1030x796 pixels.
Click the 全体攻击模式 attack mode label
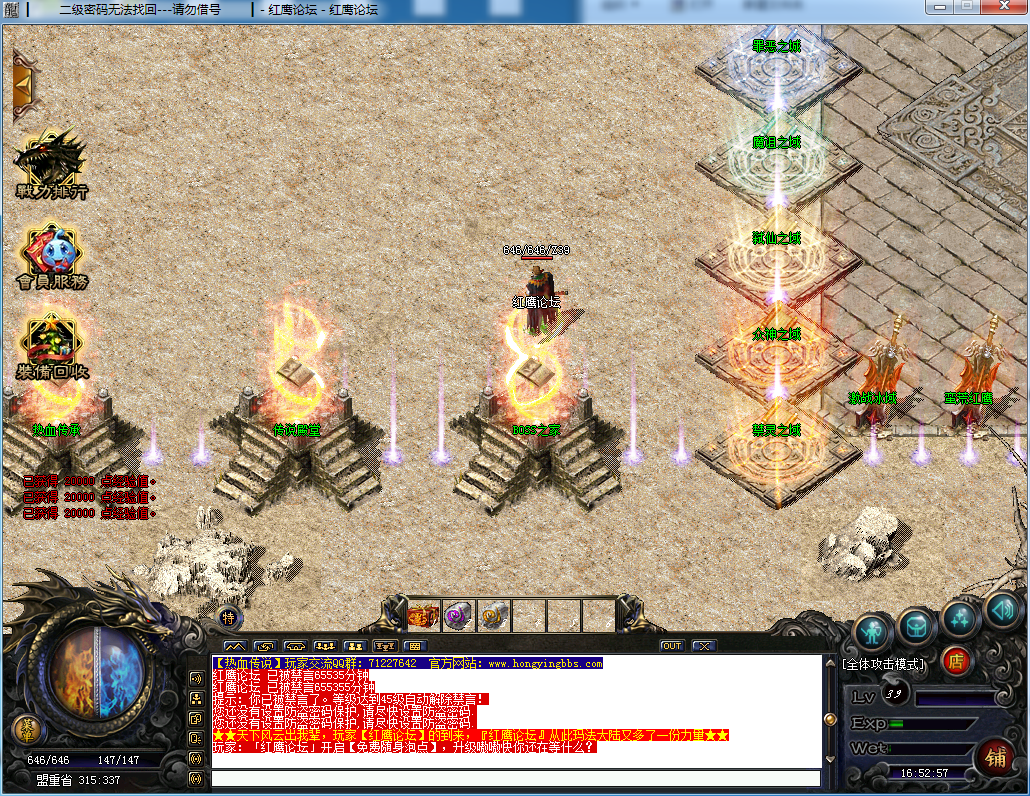[x=884, y=663]
